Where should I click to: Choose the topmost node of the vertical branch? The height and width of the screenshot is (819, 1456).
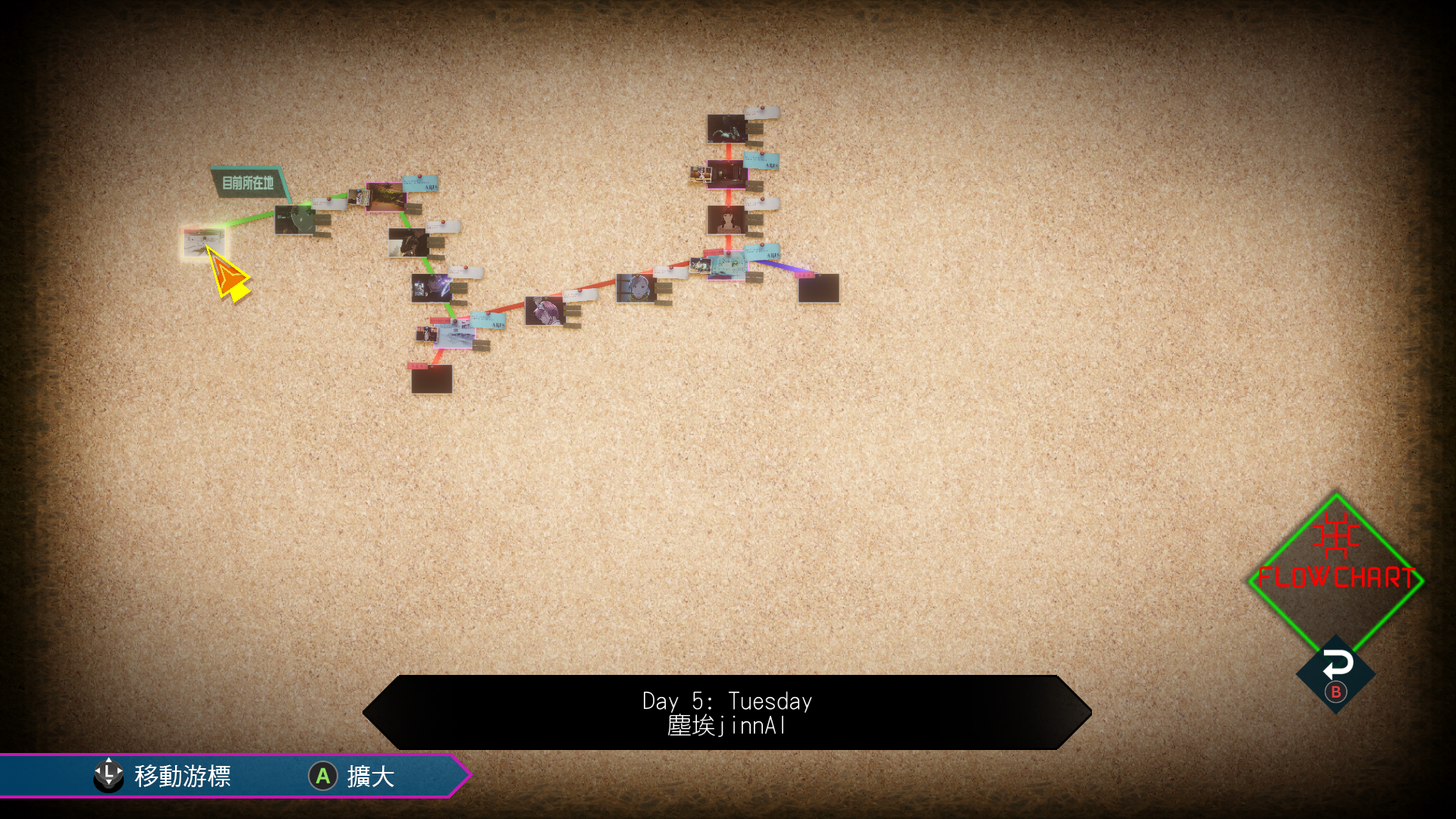[x=726, y=128]
